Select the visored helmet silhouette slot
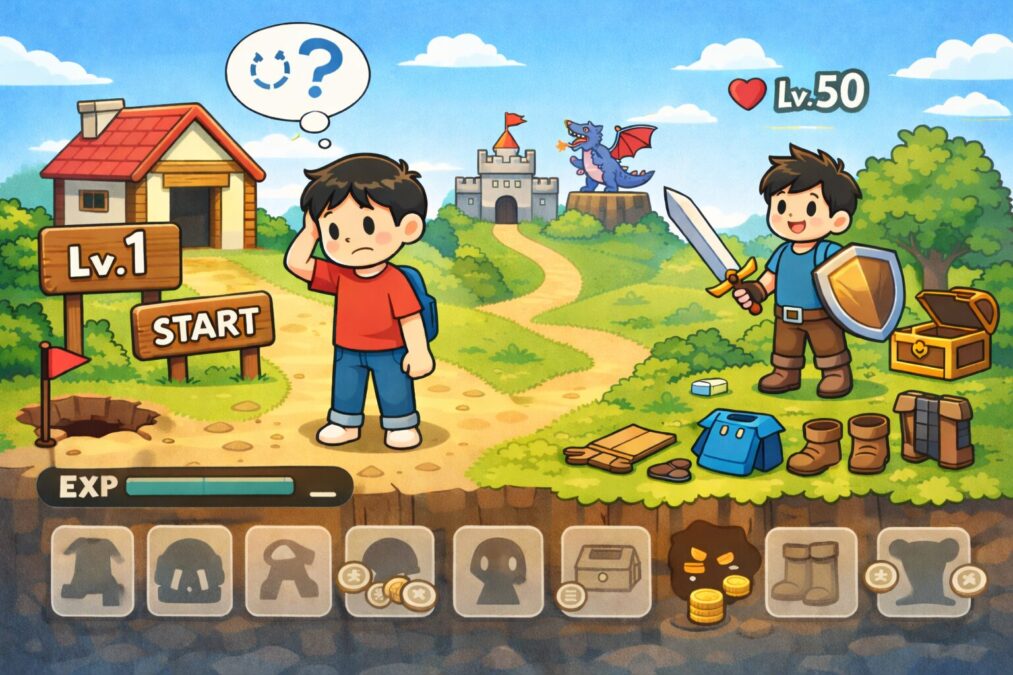 190,570
